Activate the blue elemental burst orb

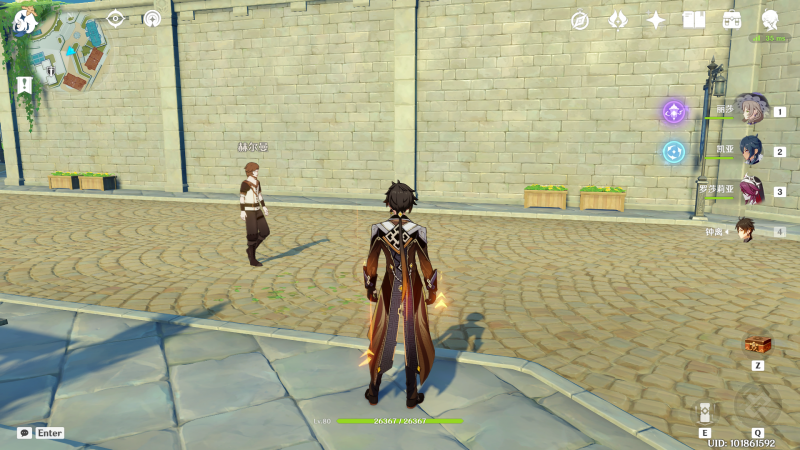tap(674, 151)
